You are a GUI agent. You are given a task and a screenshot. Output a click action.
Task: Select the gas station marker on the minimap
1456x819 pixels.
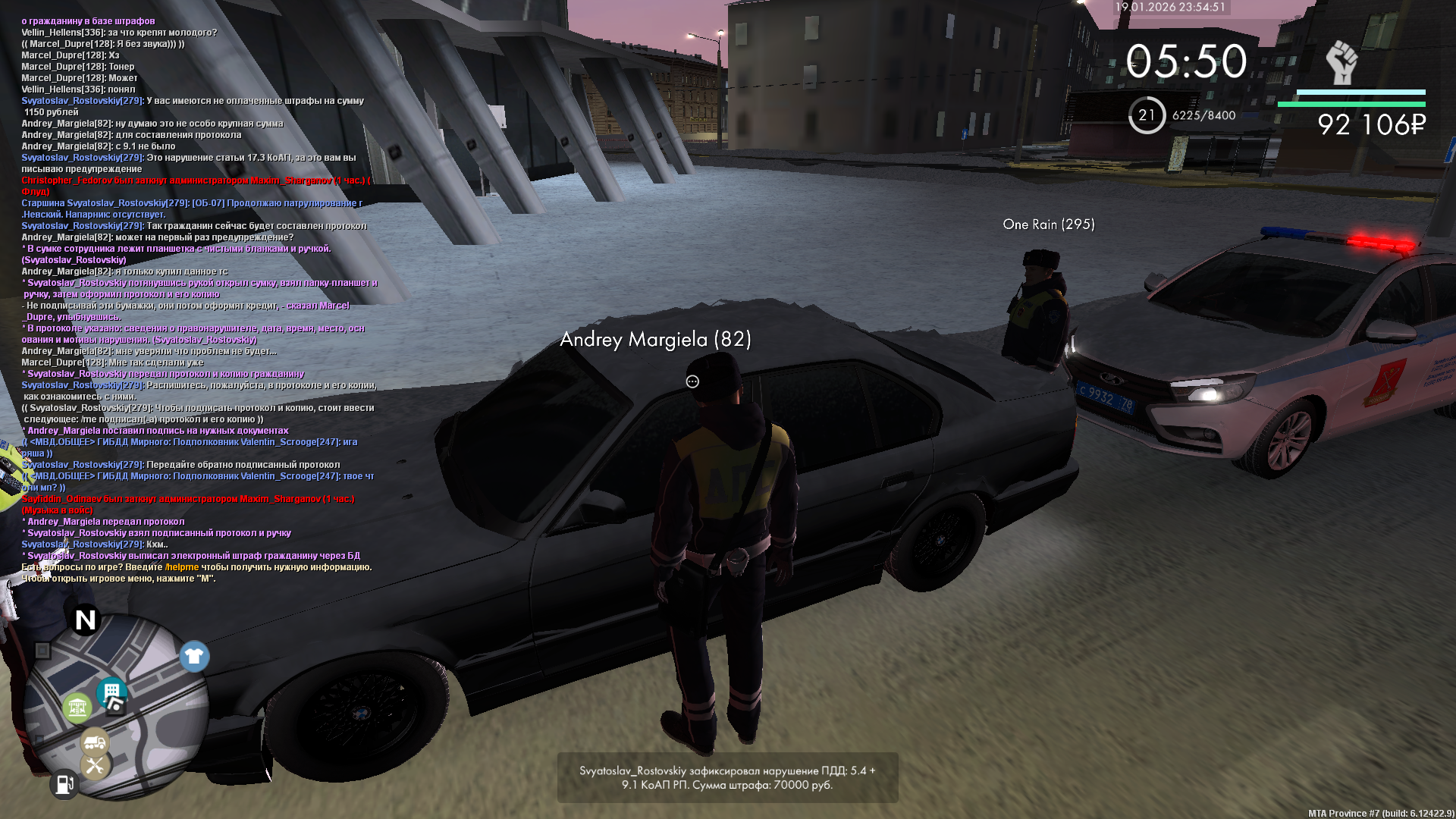64,784
